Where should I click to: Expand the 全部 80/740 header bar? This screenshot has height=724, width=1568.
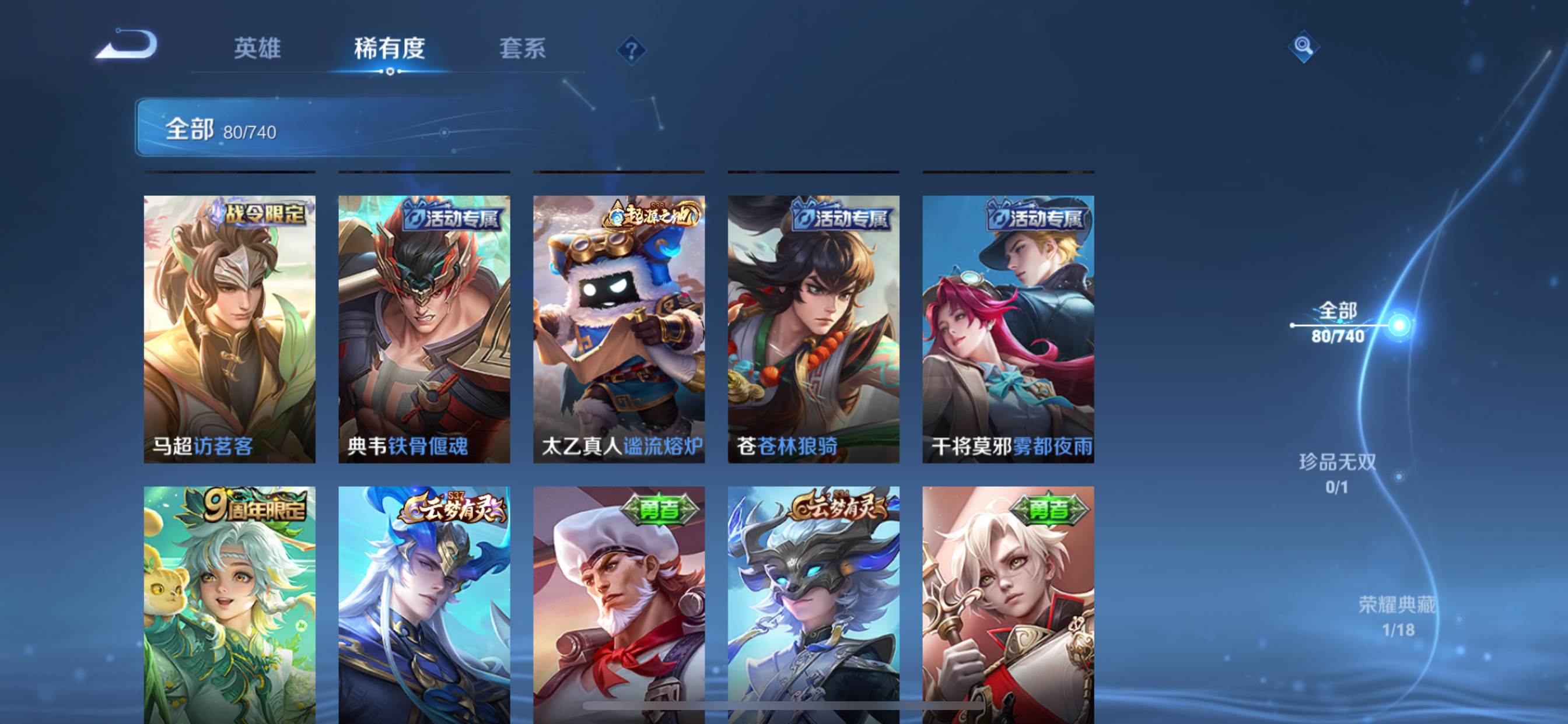[x=390, y=128]
